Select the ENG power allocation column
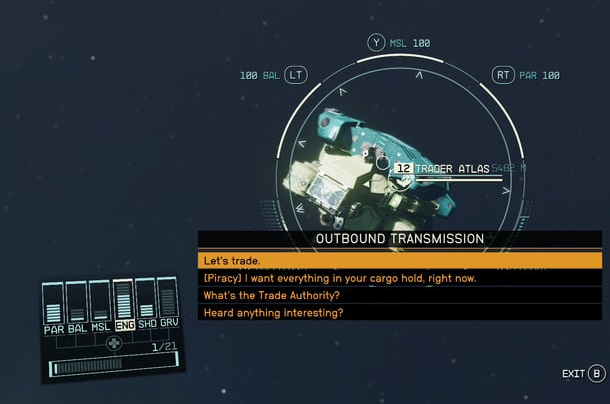 [x=123, y=306]
